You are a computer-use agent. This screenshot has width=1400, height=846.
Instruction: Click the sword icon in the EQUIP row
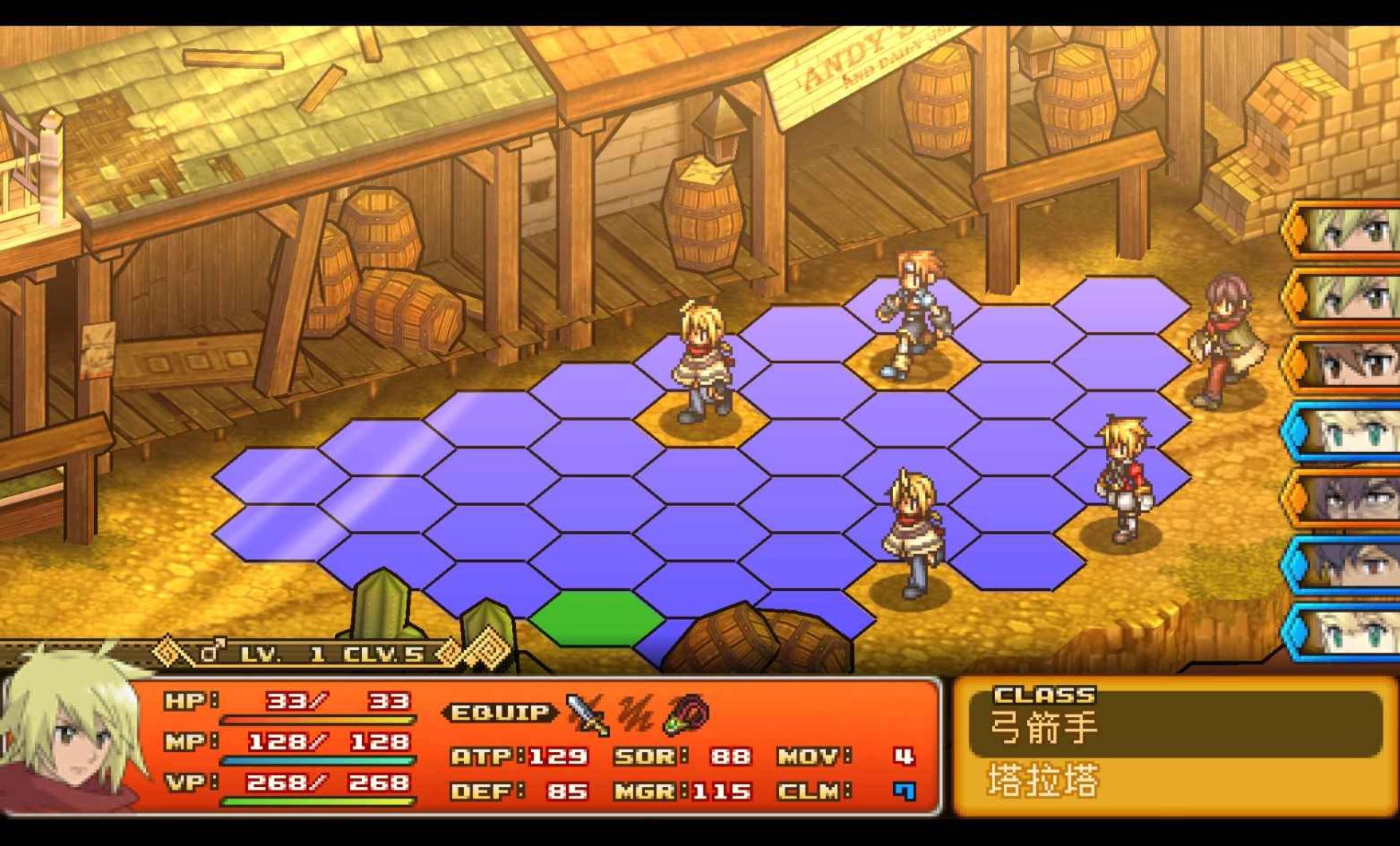pos(587,714)
